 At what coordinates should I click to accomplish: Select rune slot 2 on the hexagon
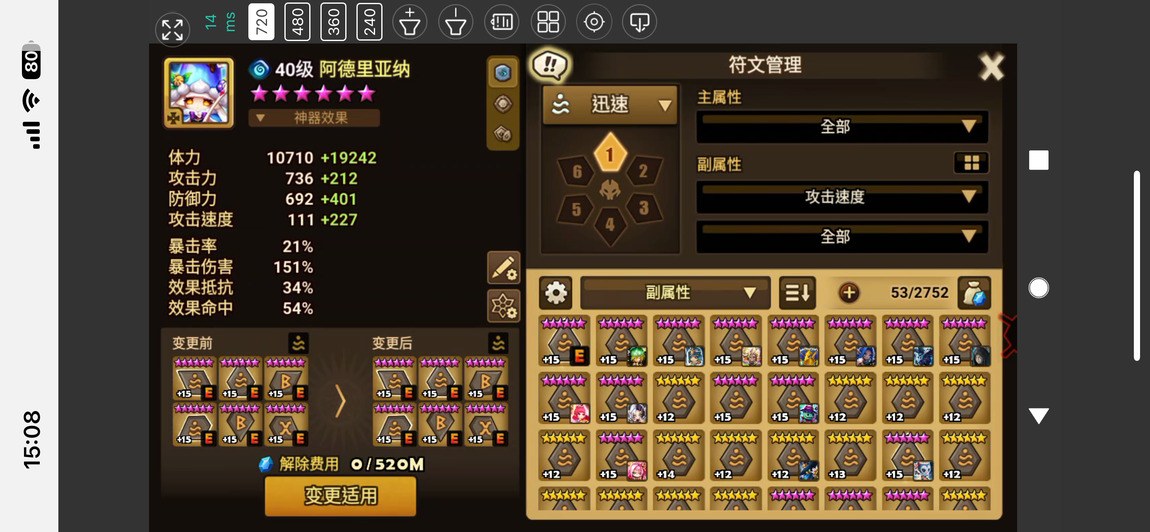(x=643, y=172)
